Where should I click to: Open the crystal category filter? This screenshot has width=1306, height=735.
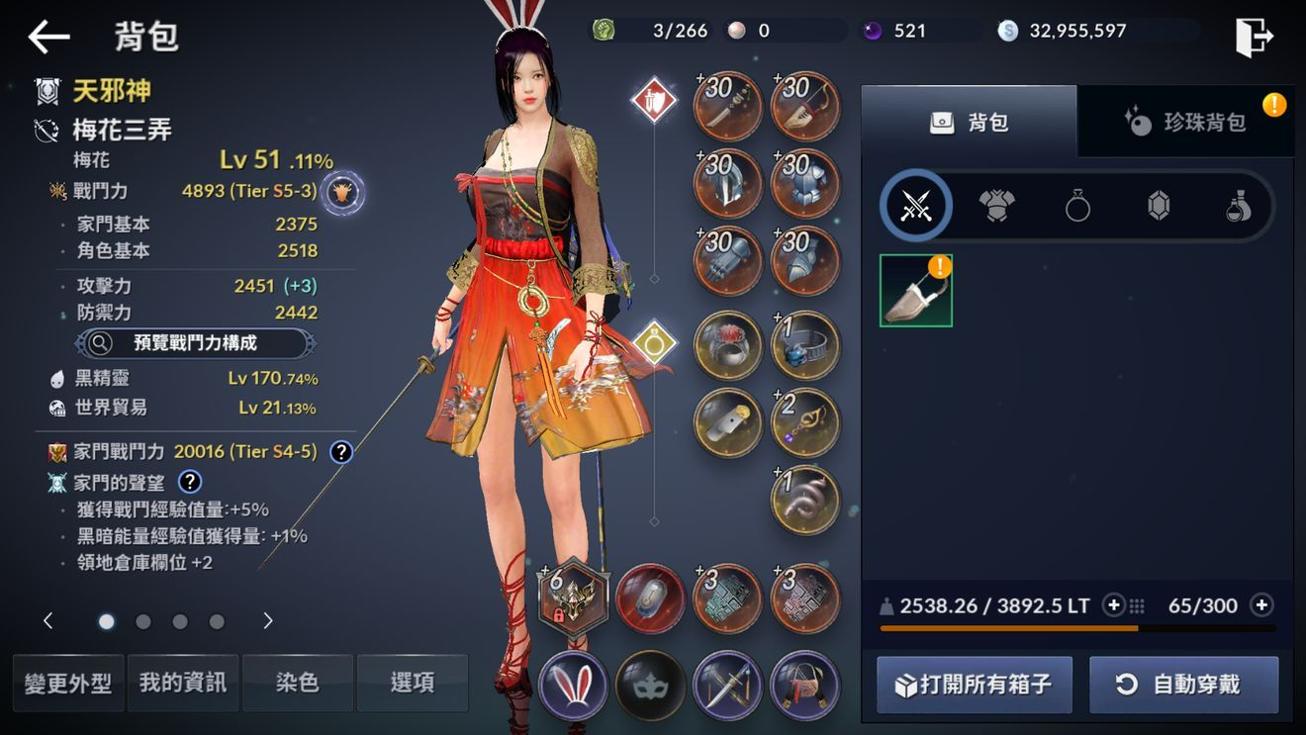[x=1158, y=205]
